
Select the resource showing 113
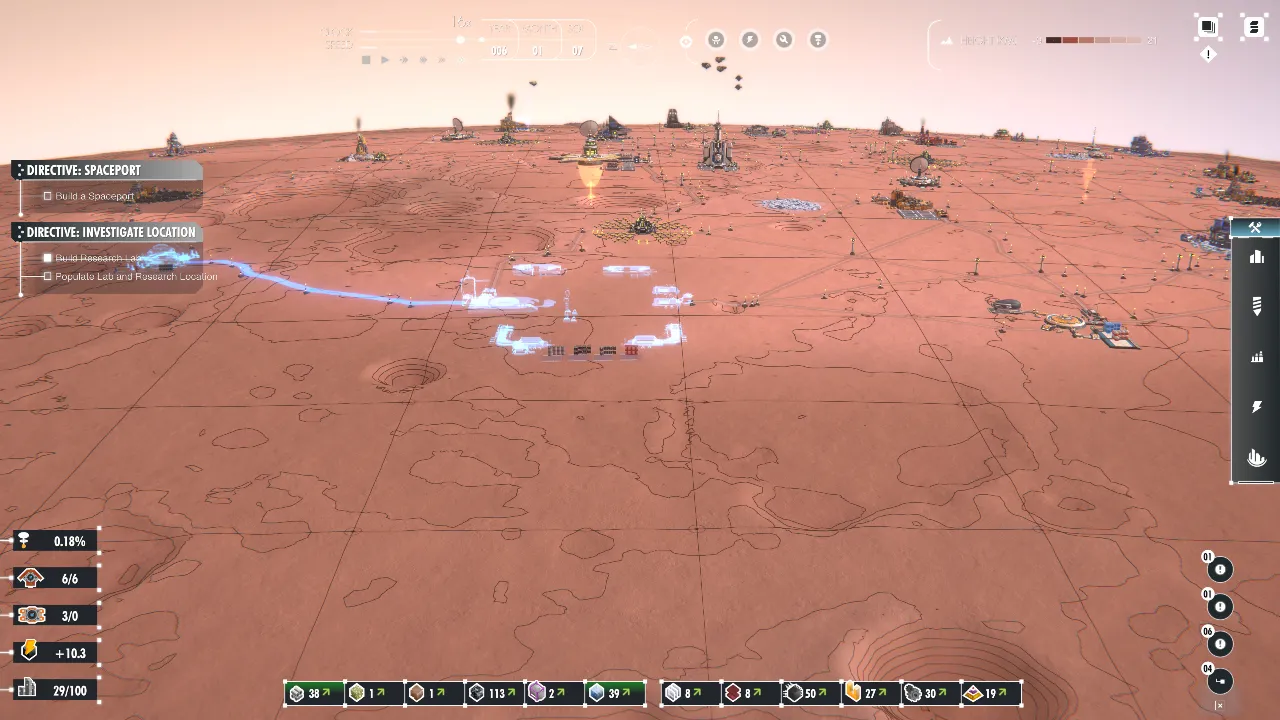[x=494, y=693]
